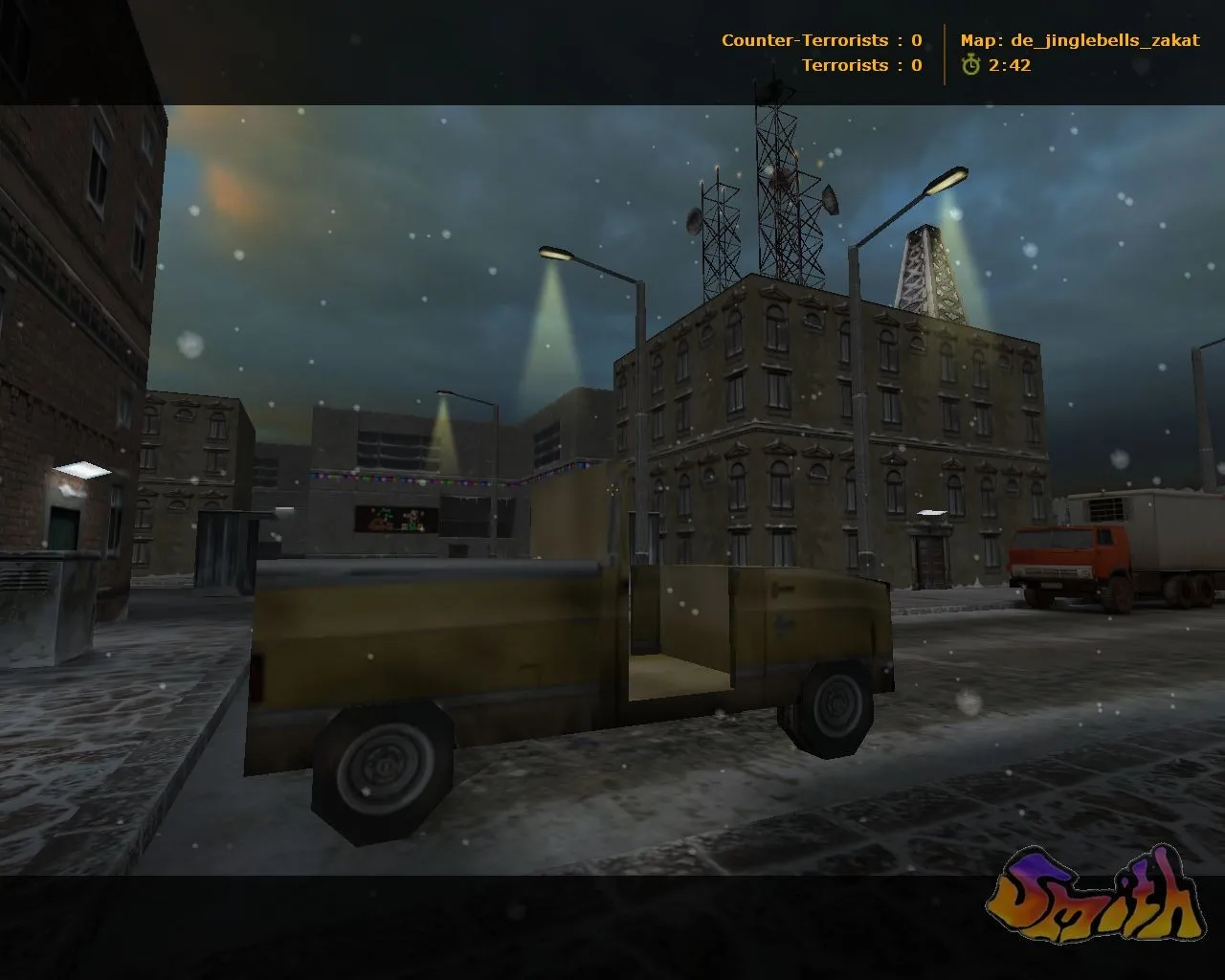Click the wall-mounted light panel on brick building
The image size is (1225, 980).
pyautogui.click(x=81, y=471)
